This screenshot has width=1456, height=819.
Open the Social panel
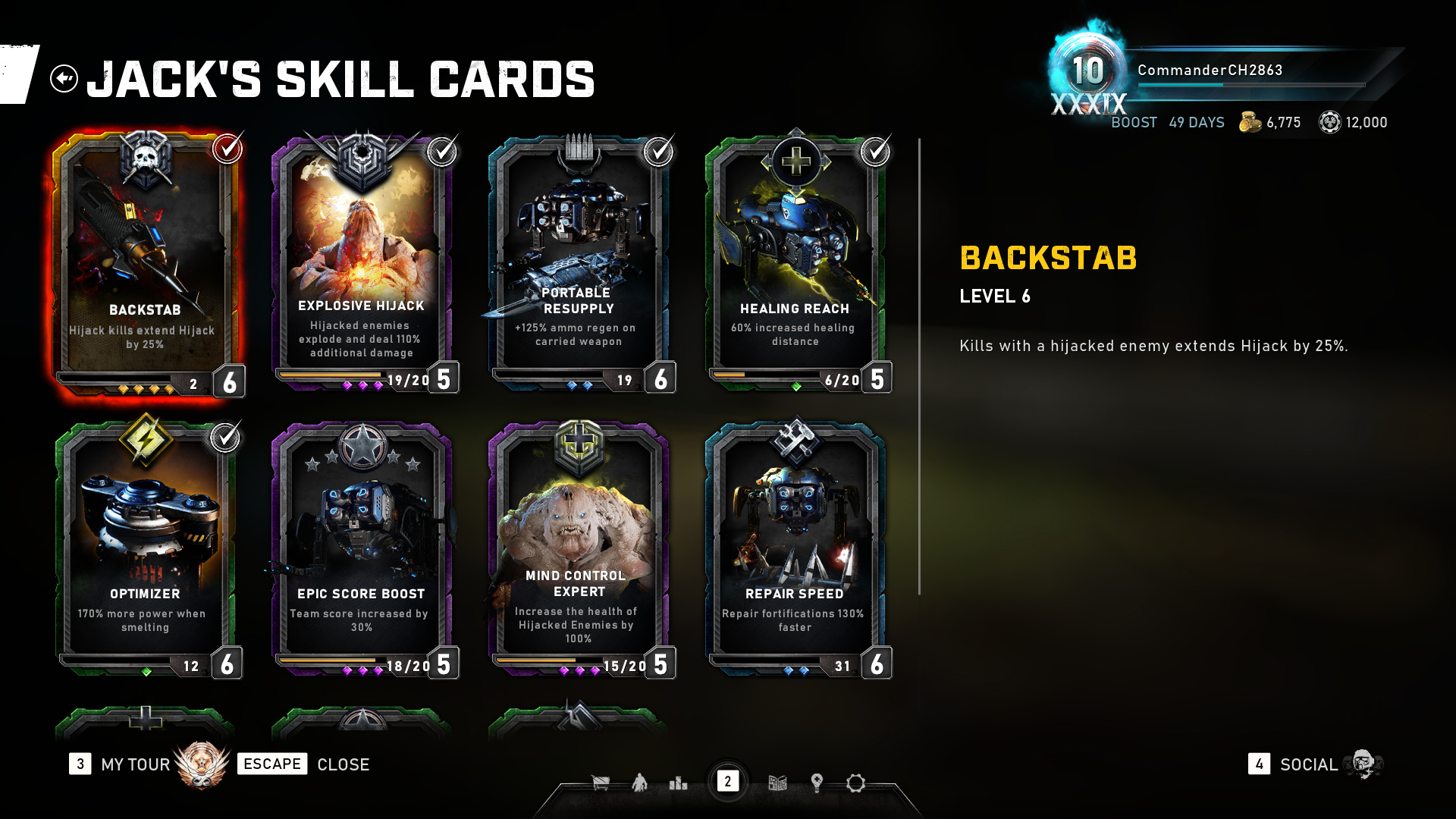click(x=1308, y=764)
